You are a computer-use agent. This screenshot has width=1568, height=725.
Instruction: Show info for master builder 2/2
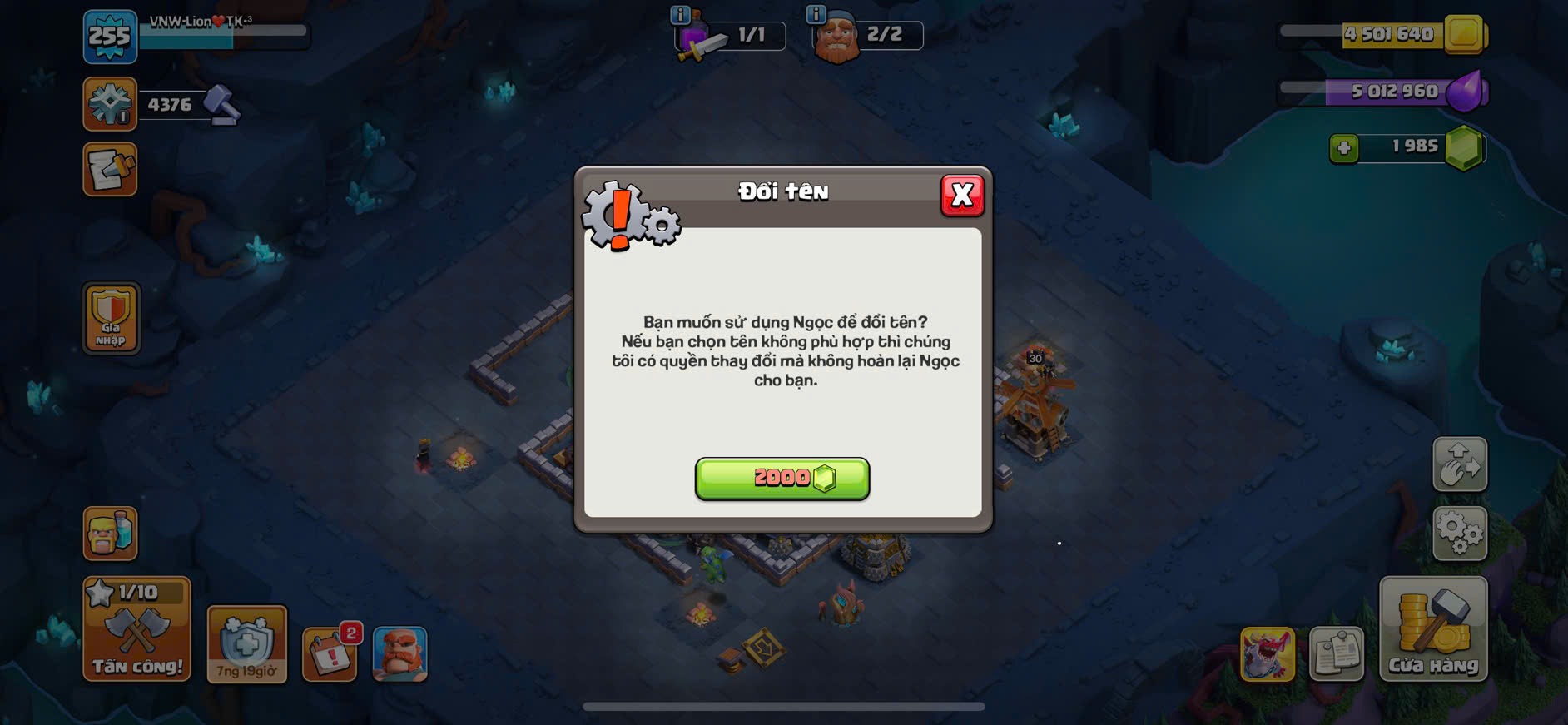pyautogui.click(x=816, y=14)
